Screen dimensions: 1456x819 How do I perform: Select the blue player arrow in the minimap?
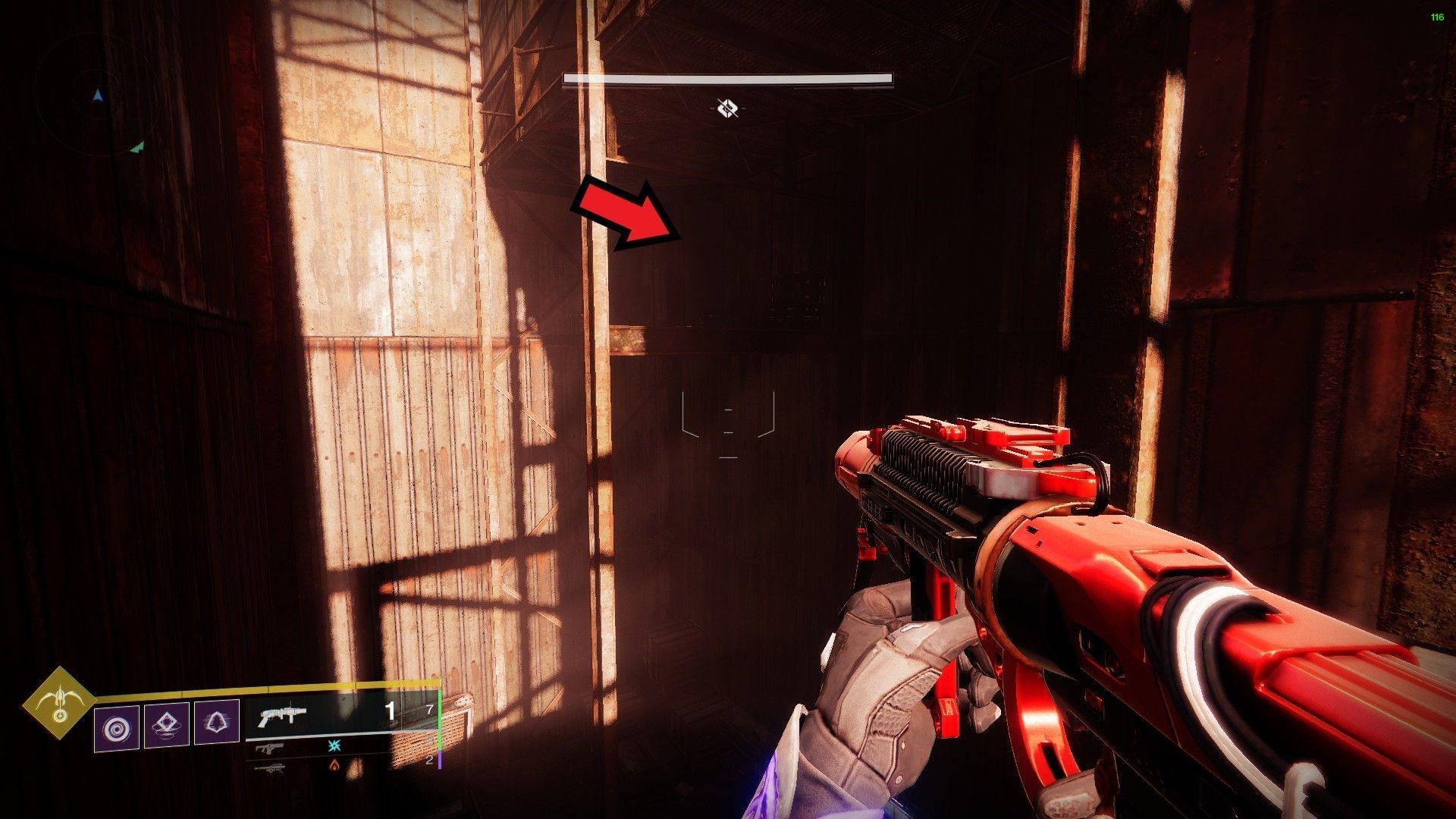(x=98, y=96)
